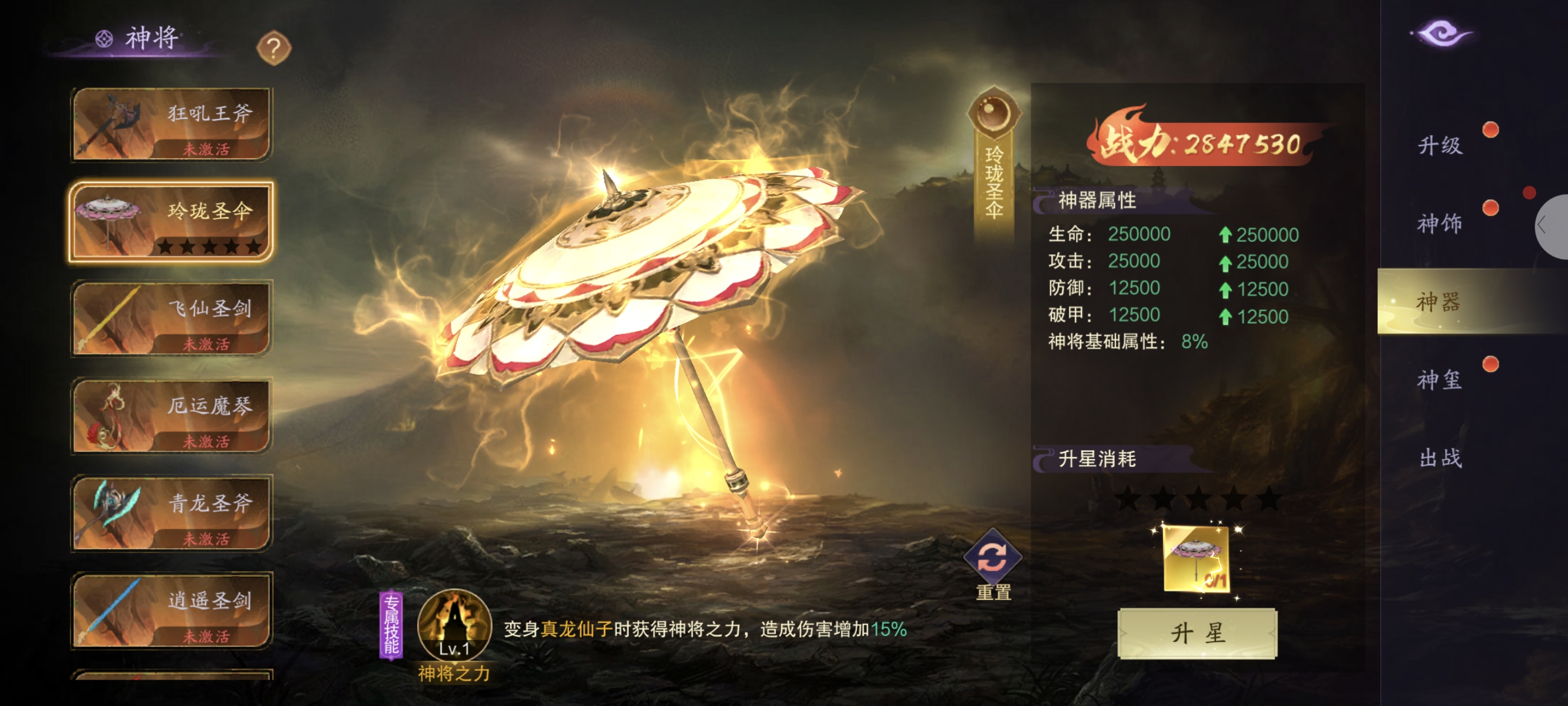Select the 青龙圣斧 weapon entry
This screenshot has height=706, width=1568.
coord(172,513)
